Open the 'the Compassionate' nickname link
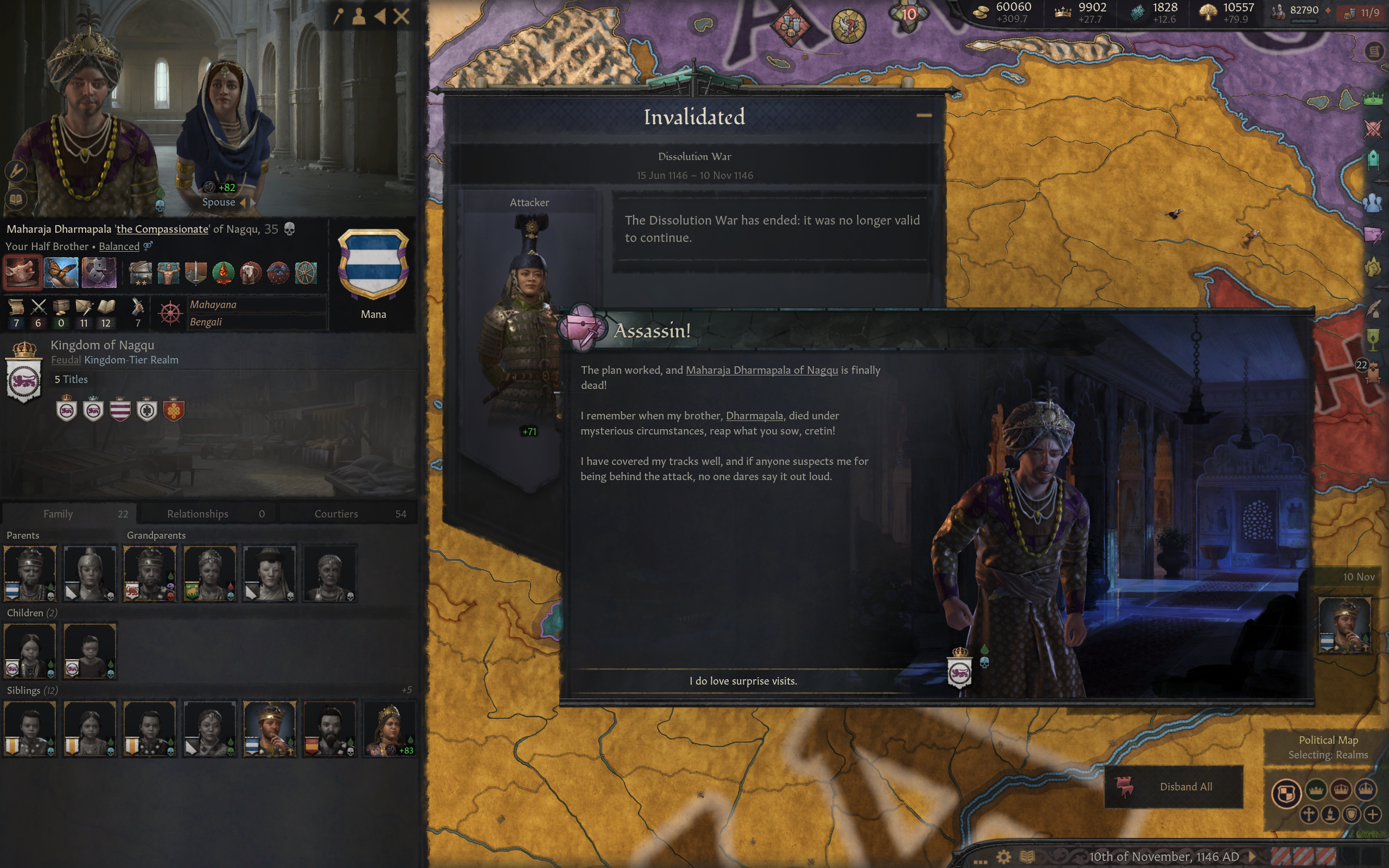The image size is (1389, 868). coord(162,229)
